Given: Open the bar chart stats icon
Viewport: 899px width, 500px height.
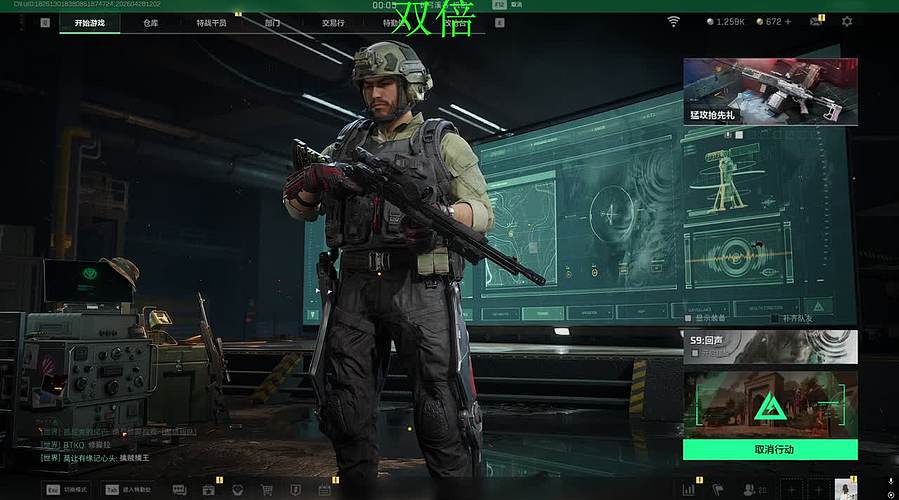Looking at the screenshot, I should [x=688, y=490].
